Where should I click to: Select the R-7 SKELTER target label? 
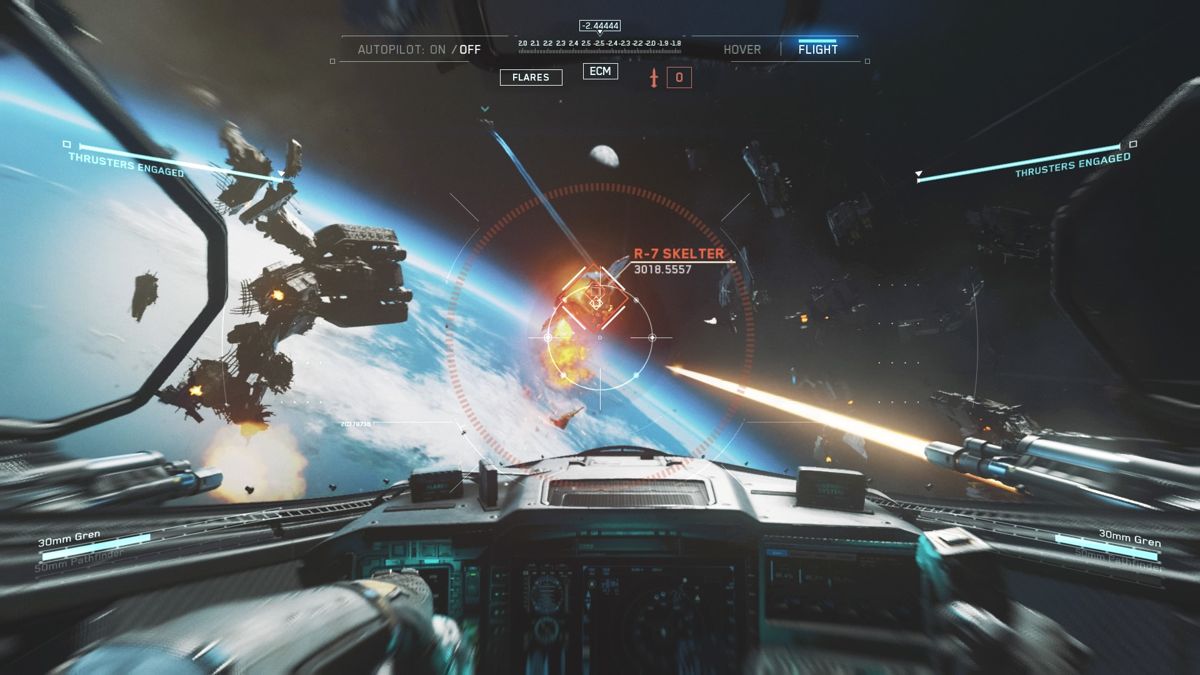click(679, 254)
